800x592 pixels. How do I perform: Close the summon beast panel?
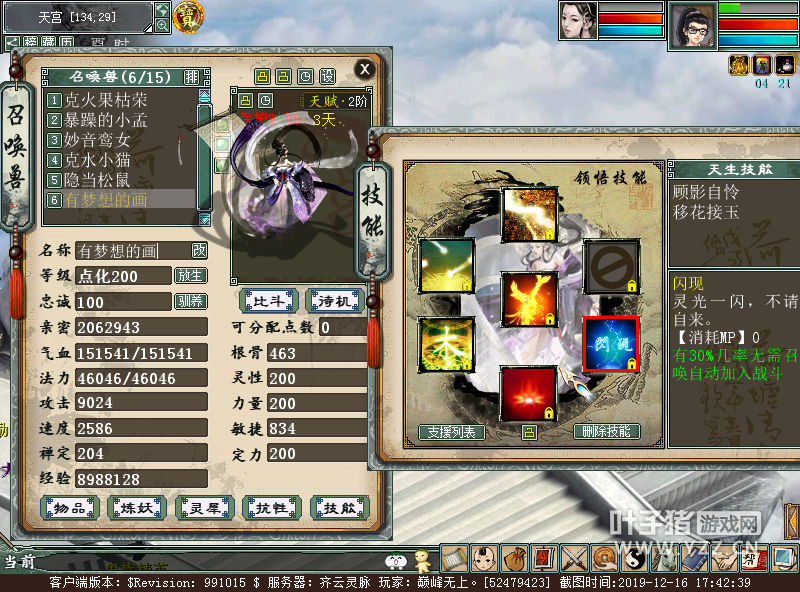coord(365,69)
